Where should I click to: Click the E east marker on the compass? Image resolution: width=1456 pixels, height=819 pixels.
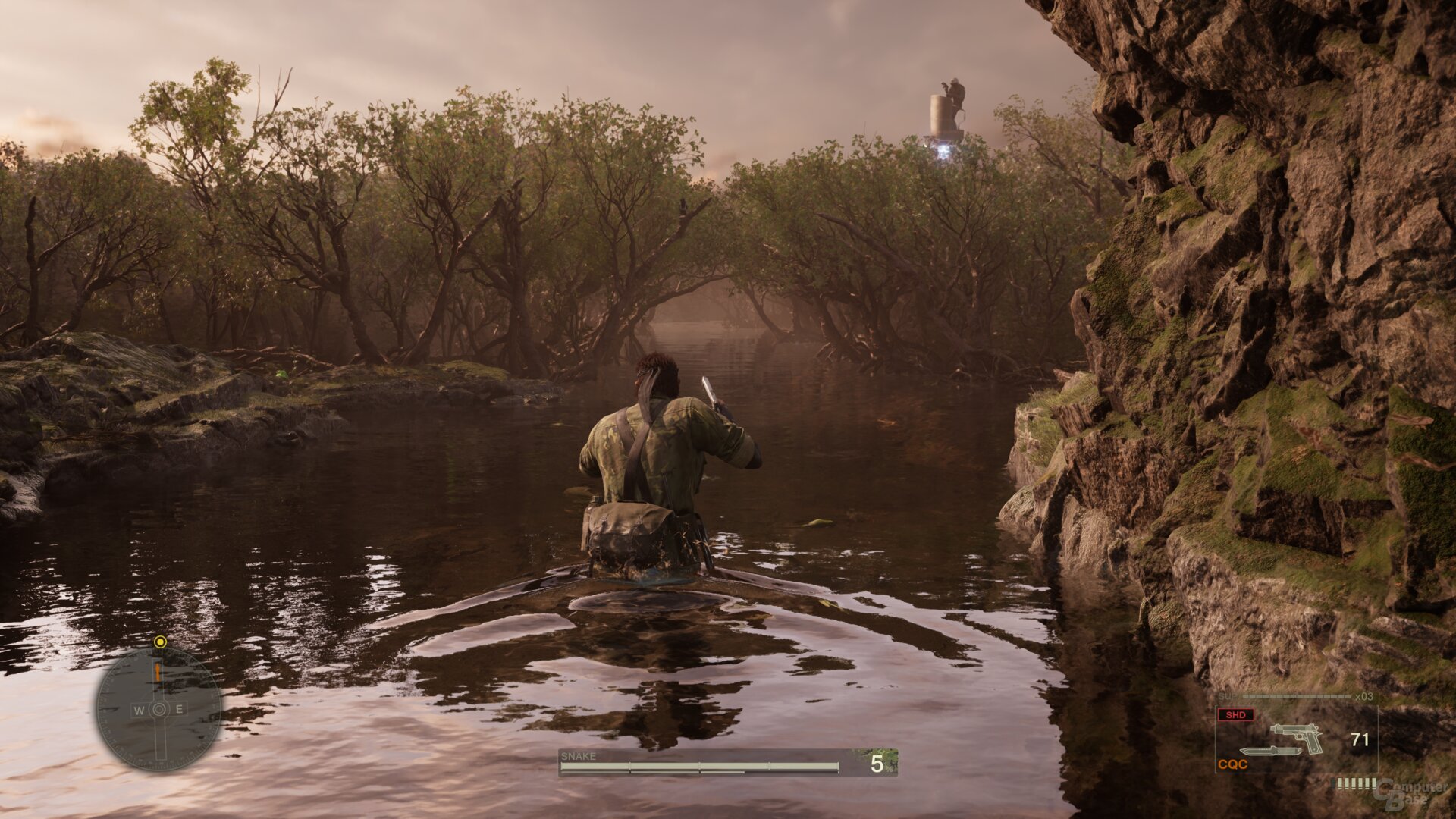[x=179, y=708]
